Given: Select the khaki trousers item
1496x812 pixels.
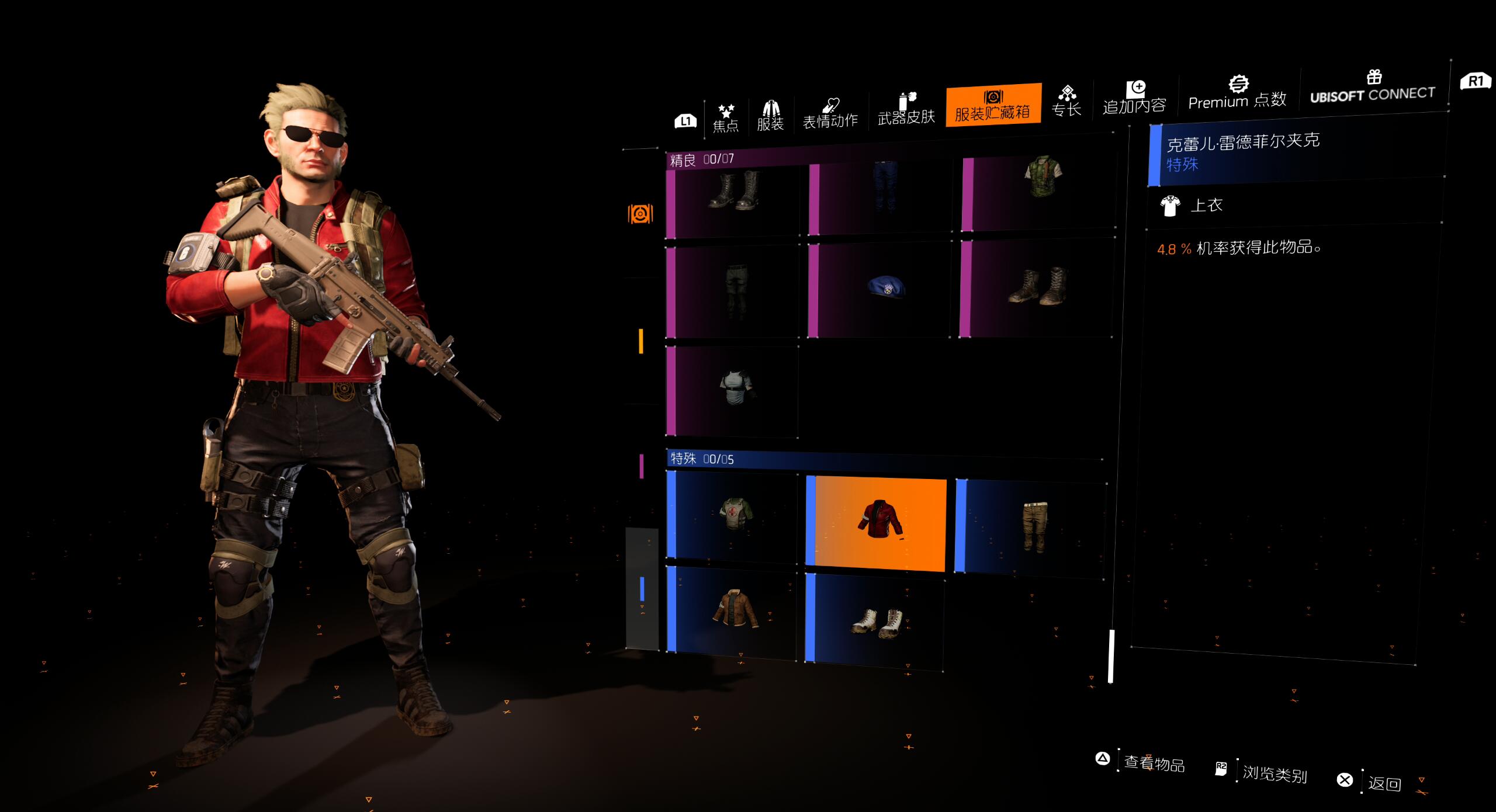Looking at the screenshot, I should (x=1035, y=526).
